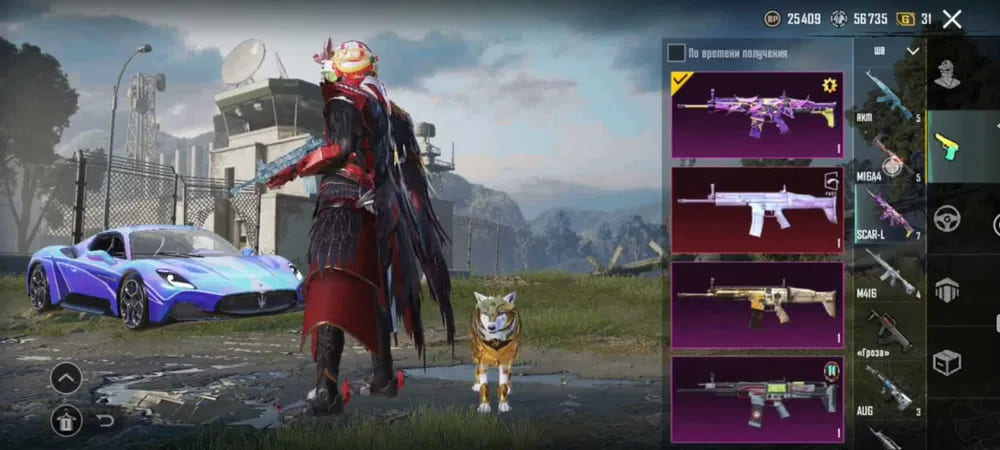1000x450 pixels.
Task: Close the inventory with the X button
Action: click(952, 19)
